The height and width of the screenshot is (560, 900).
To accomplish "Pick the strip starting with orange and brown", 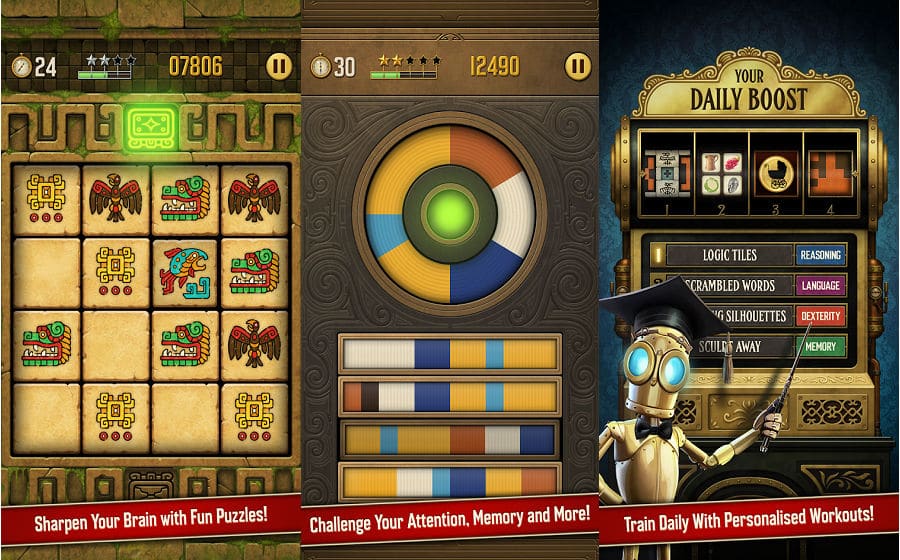I will click(x=449, y=396).
